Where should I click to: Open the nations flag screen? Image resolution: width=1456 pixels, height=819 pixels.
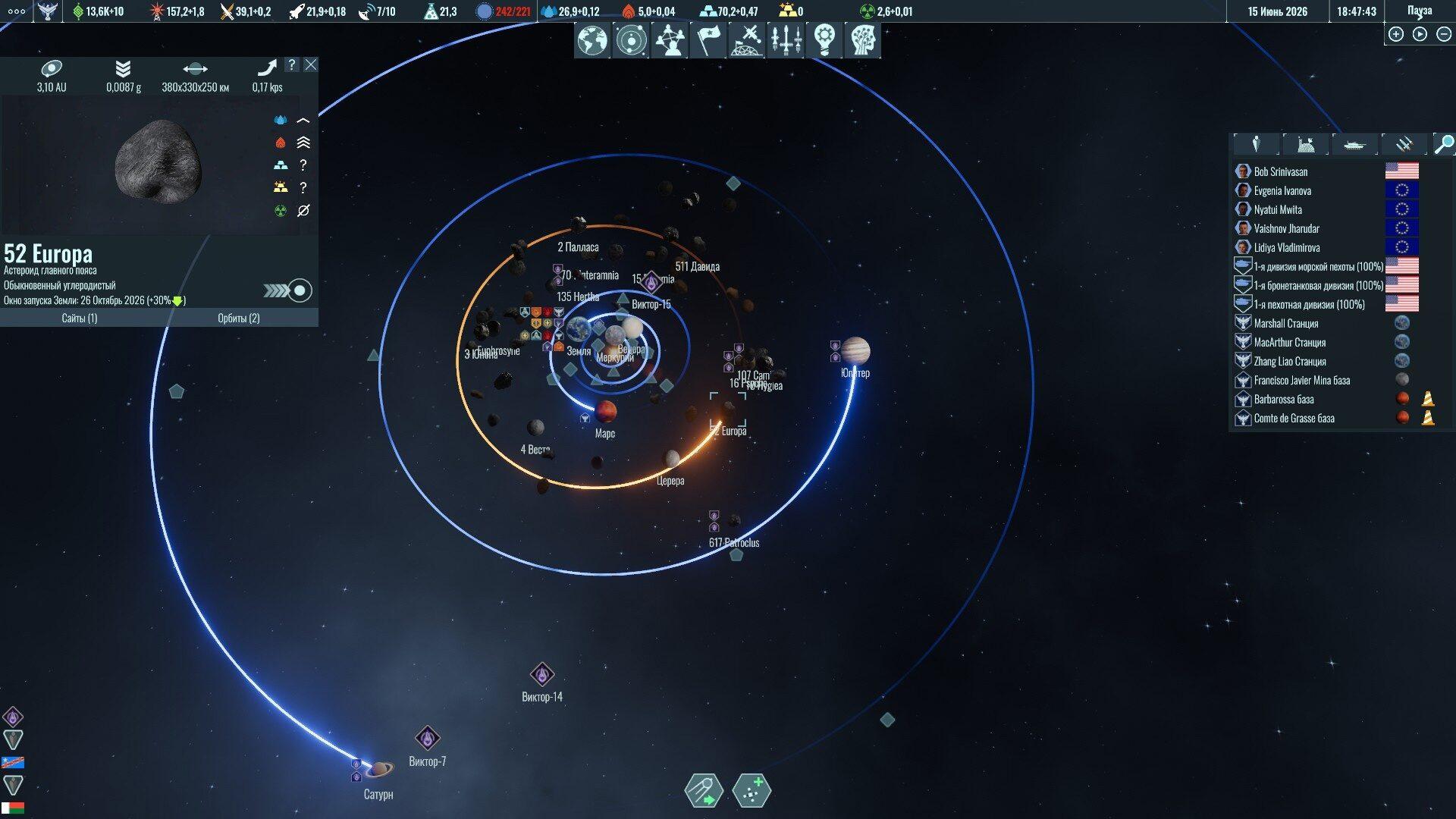(708, 40)
